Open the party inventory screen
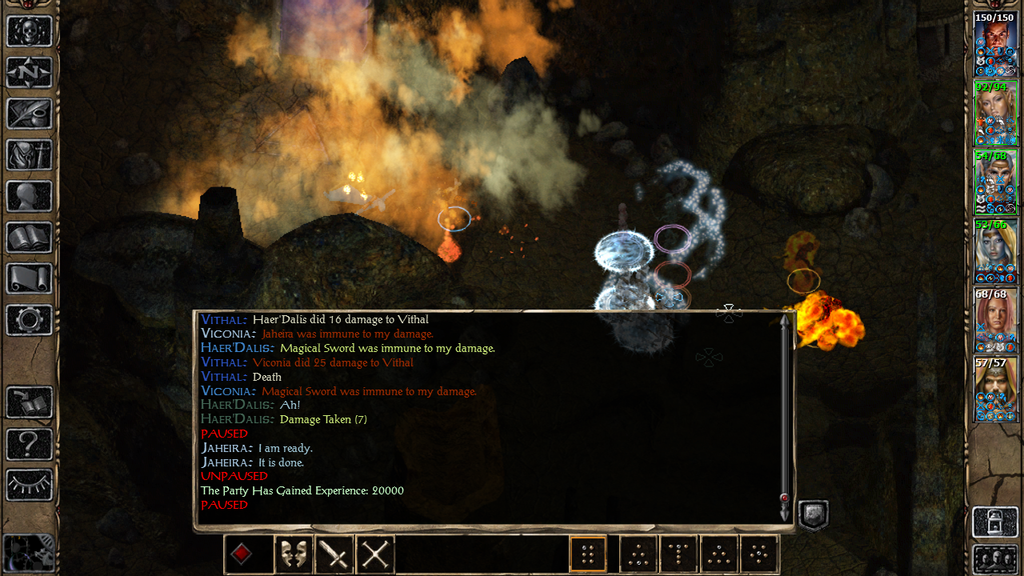 click(x=29, y=155)
